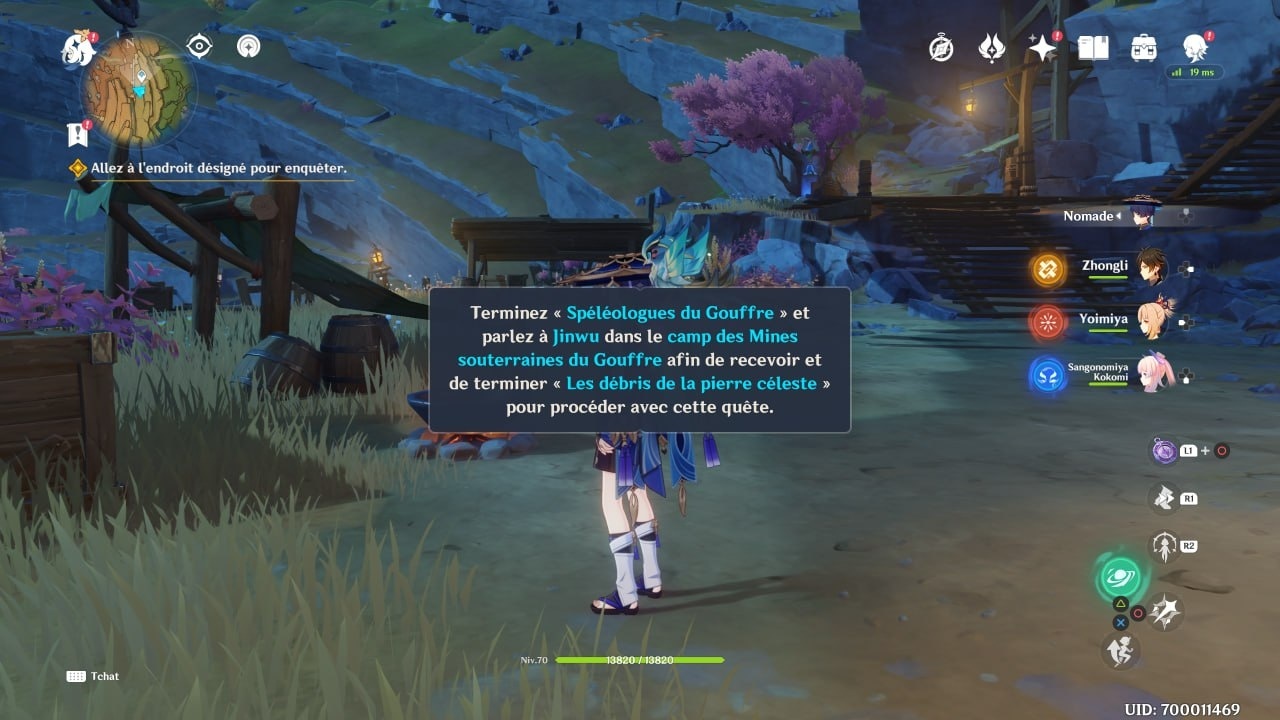
Task: Switch to Sangonomiya Kokomi
Action: pyautogui.click(x=1151, y=374)
